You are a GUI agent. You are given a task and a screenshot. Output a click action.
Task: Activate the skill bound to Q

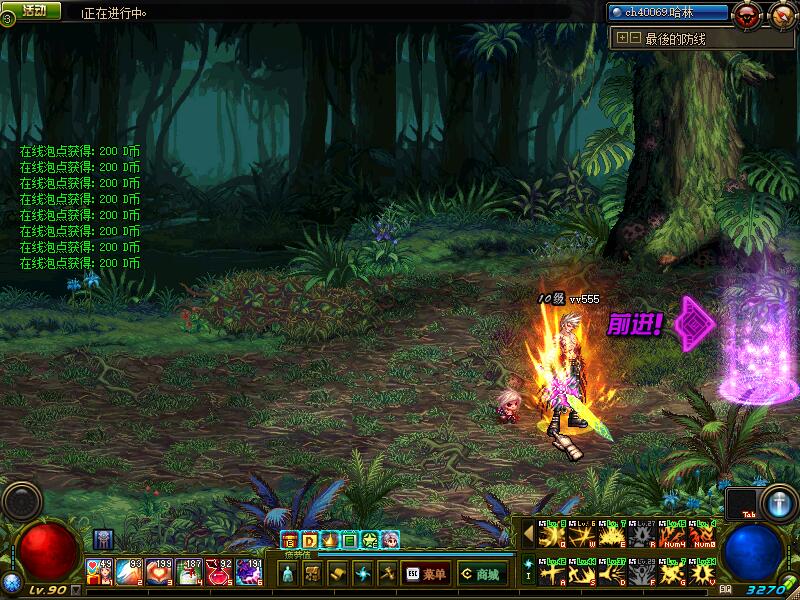pyautogui.click(x=551, y=535)
